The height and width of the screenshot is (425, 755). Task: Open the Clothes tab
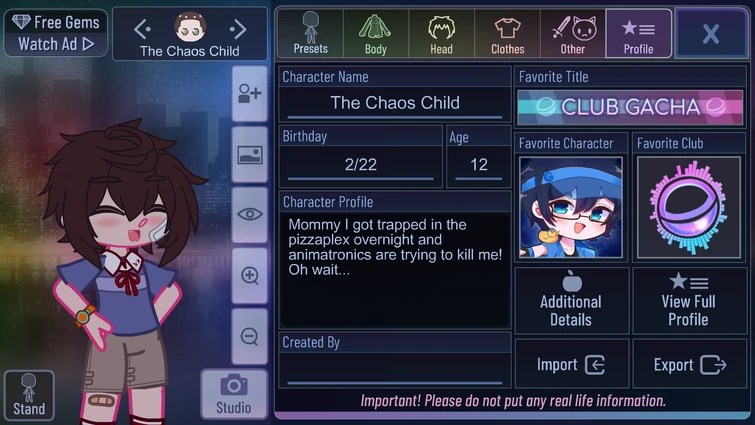[x=507, y=33]
